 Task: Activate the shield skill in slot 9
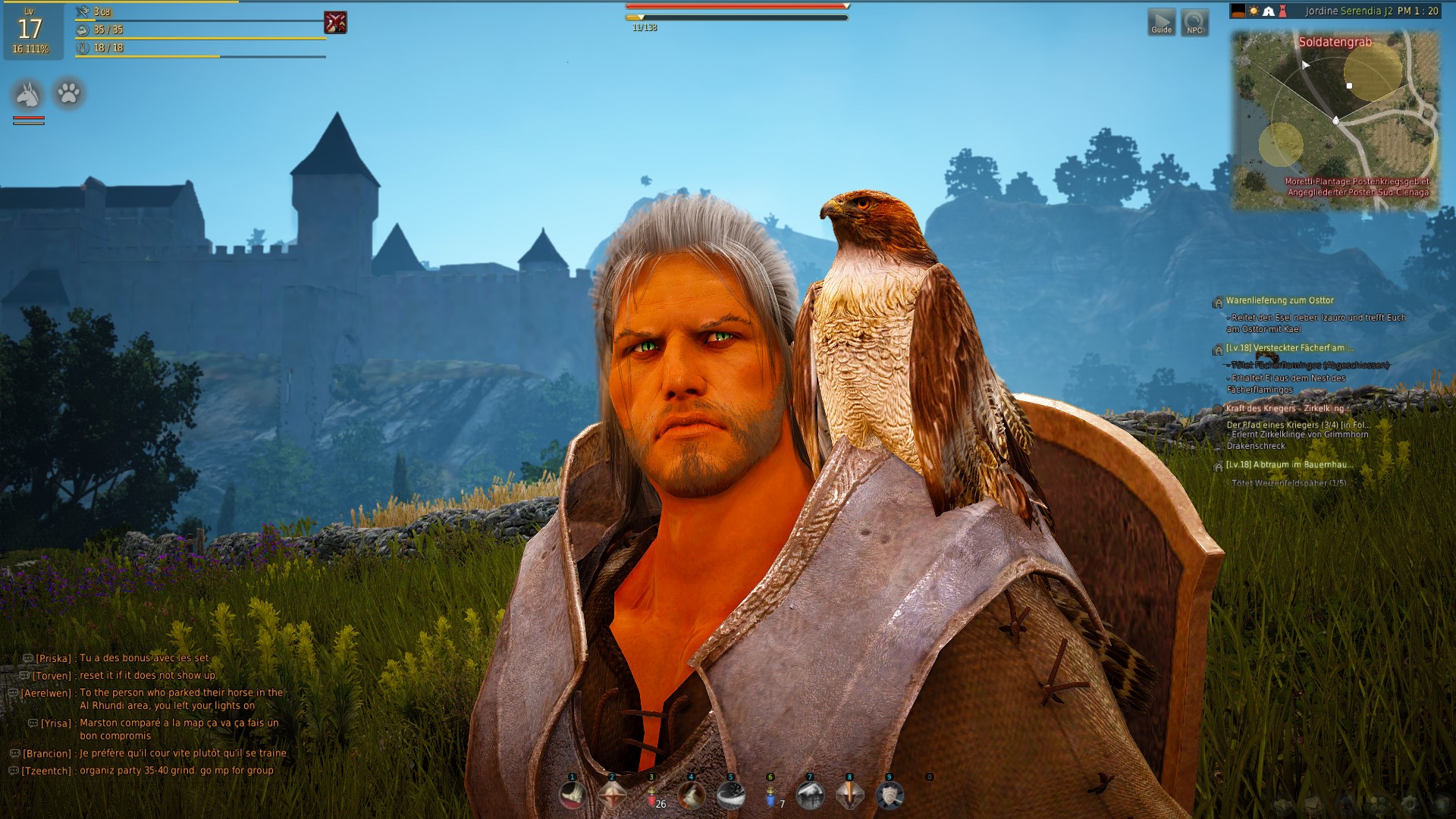(x=889, y=795)
